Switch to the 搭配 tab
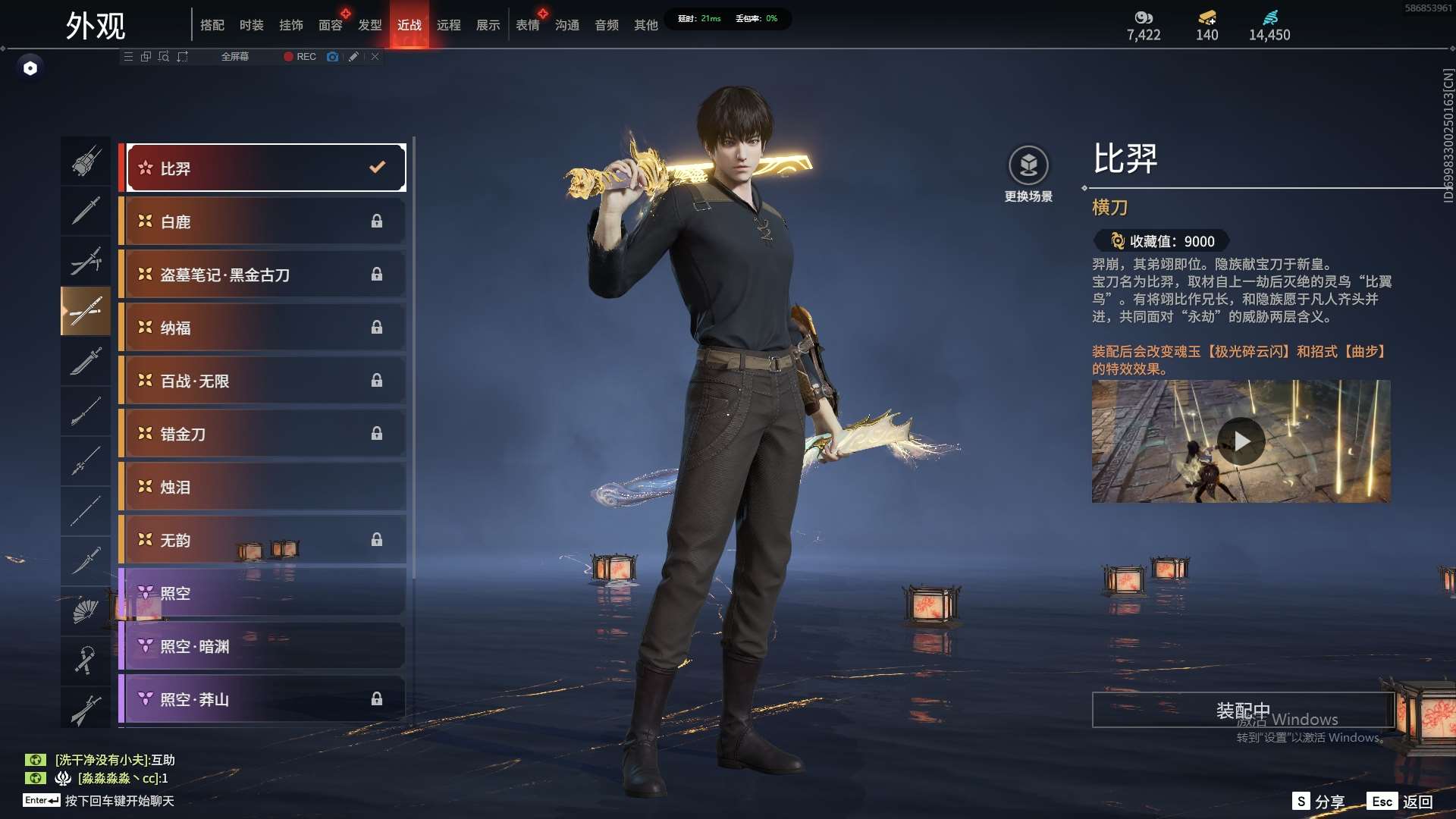 coord(212,25)
